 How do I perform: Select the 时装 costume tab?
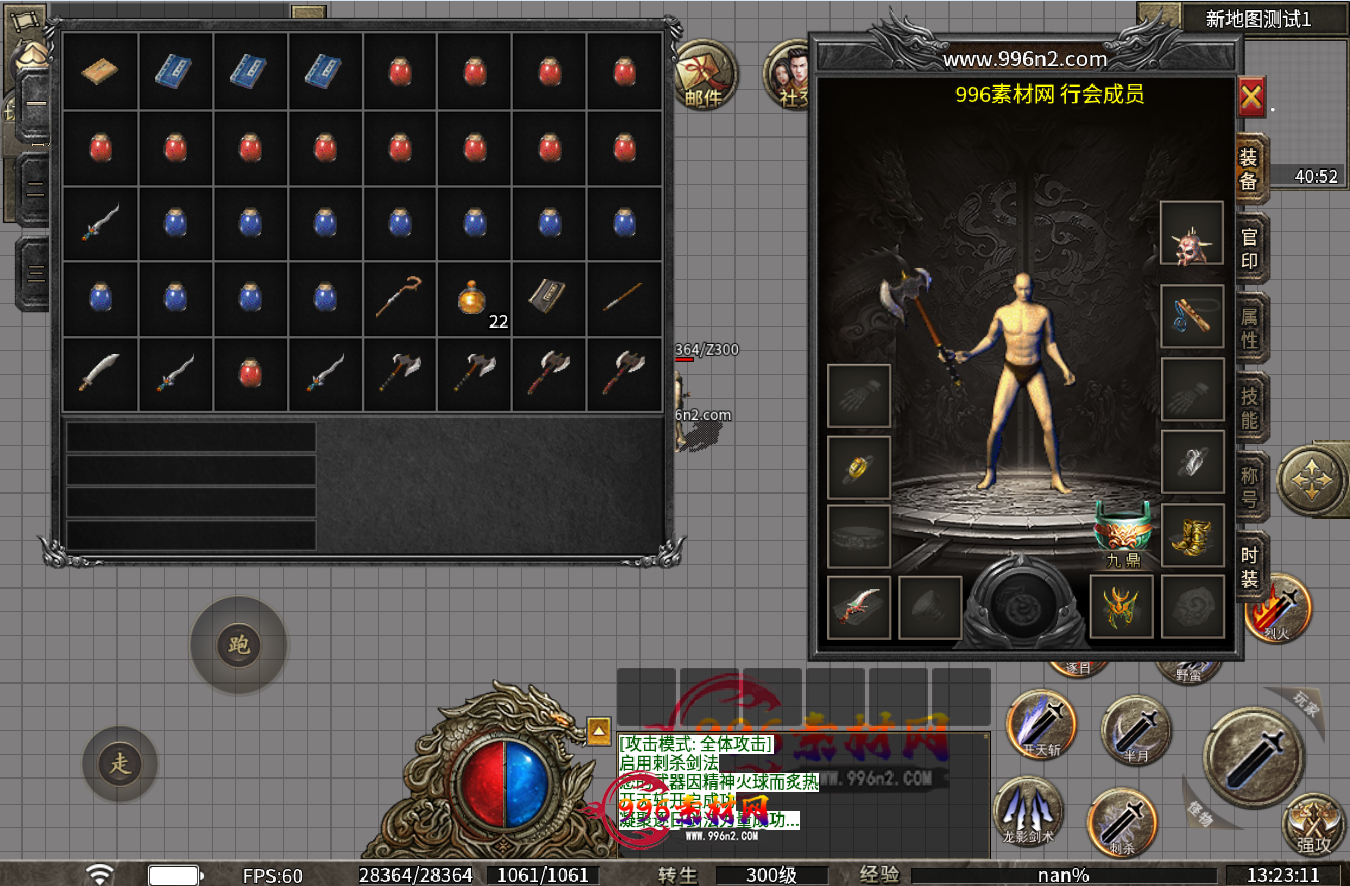(1250, 566)
